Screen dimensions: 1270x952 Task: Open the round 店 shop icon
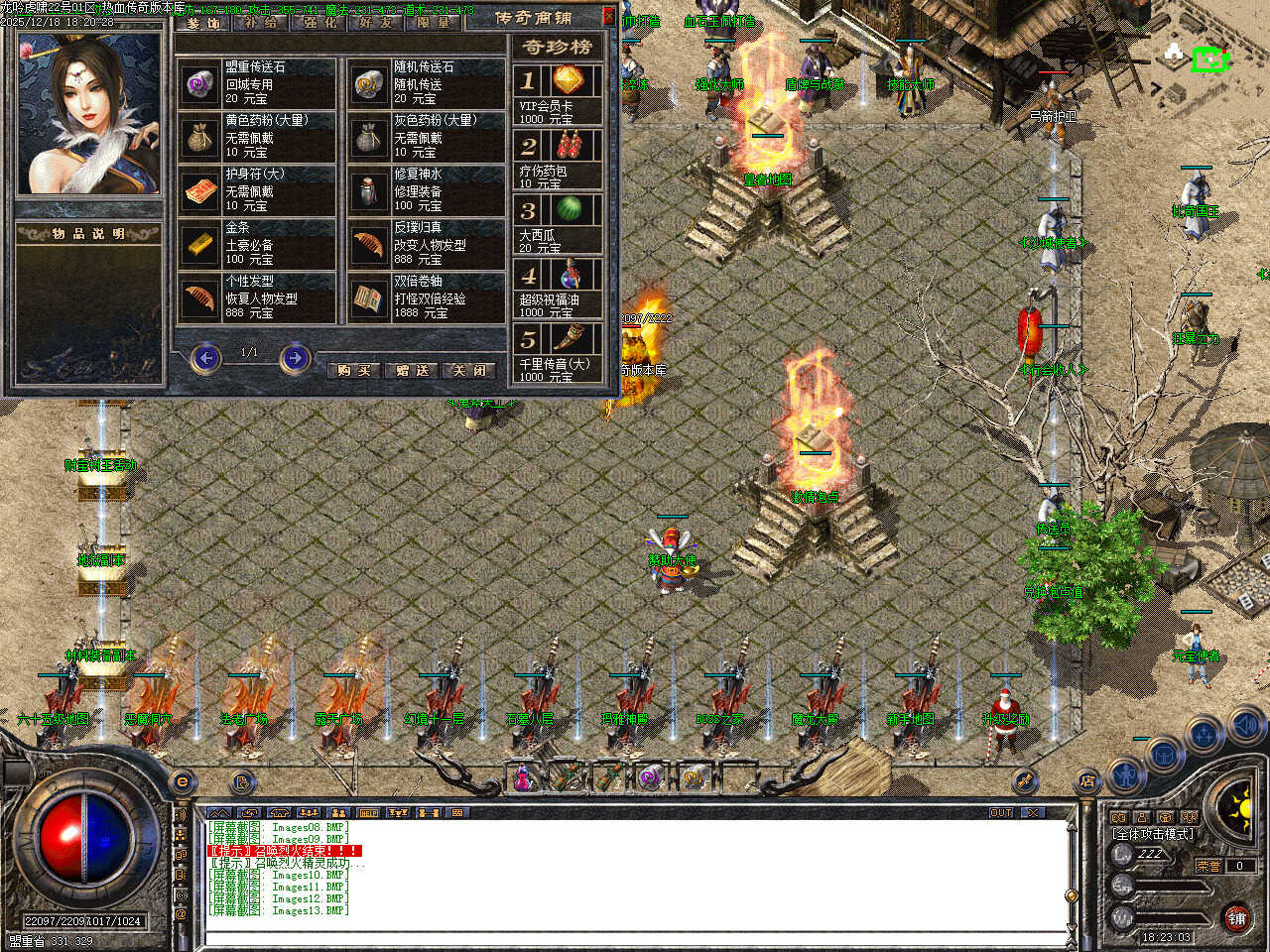[1086, 782]
